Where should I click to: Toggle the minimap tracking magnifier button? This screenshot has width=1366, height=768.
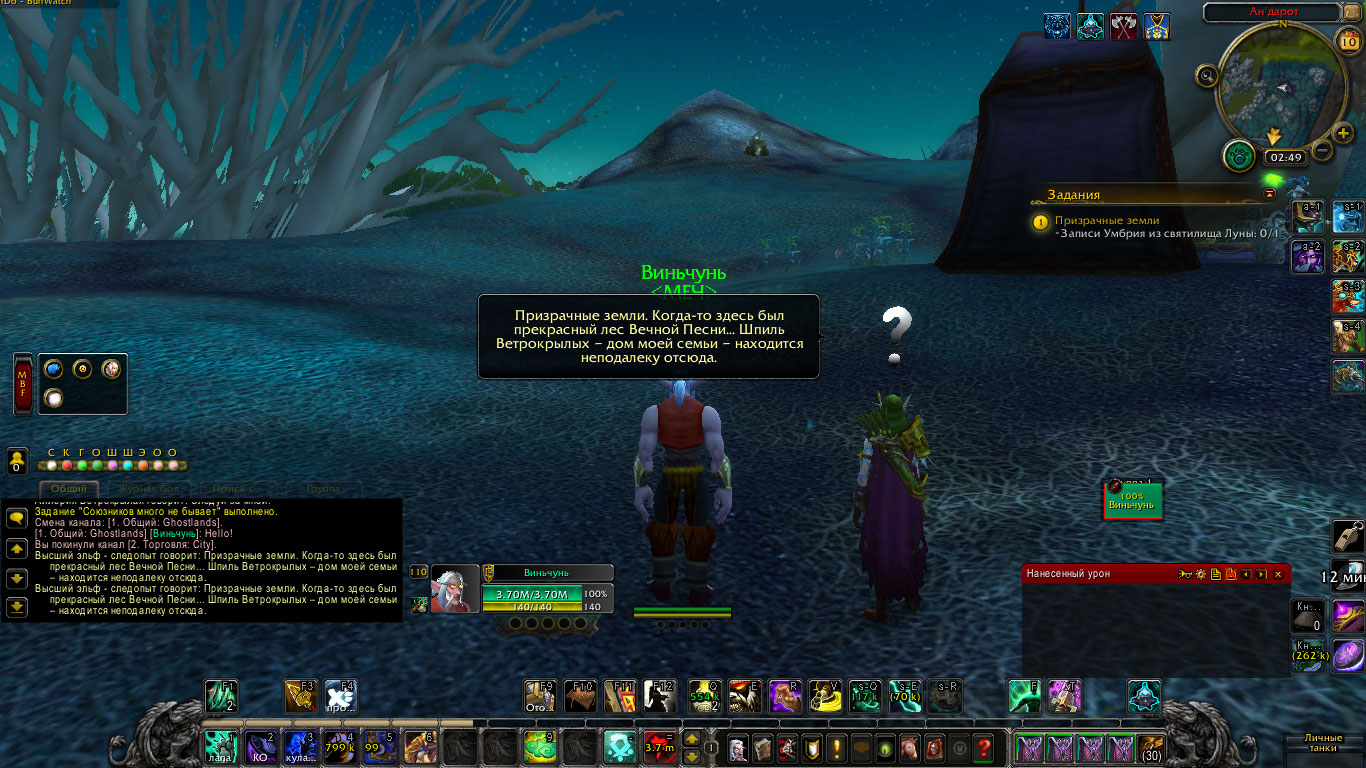point(1207,76)
